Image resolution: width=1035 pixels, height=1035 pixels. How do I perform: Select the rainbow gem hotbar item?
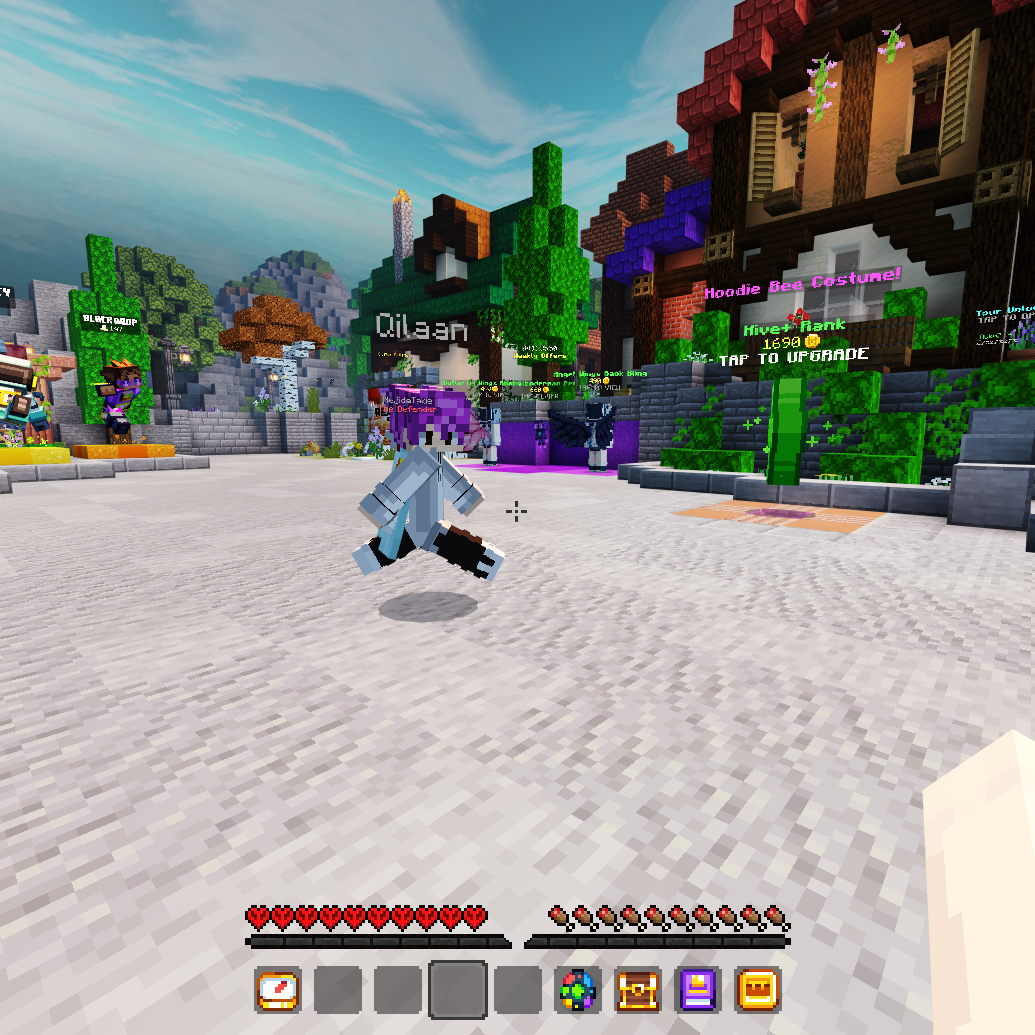[578, 990]
